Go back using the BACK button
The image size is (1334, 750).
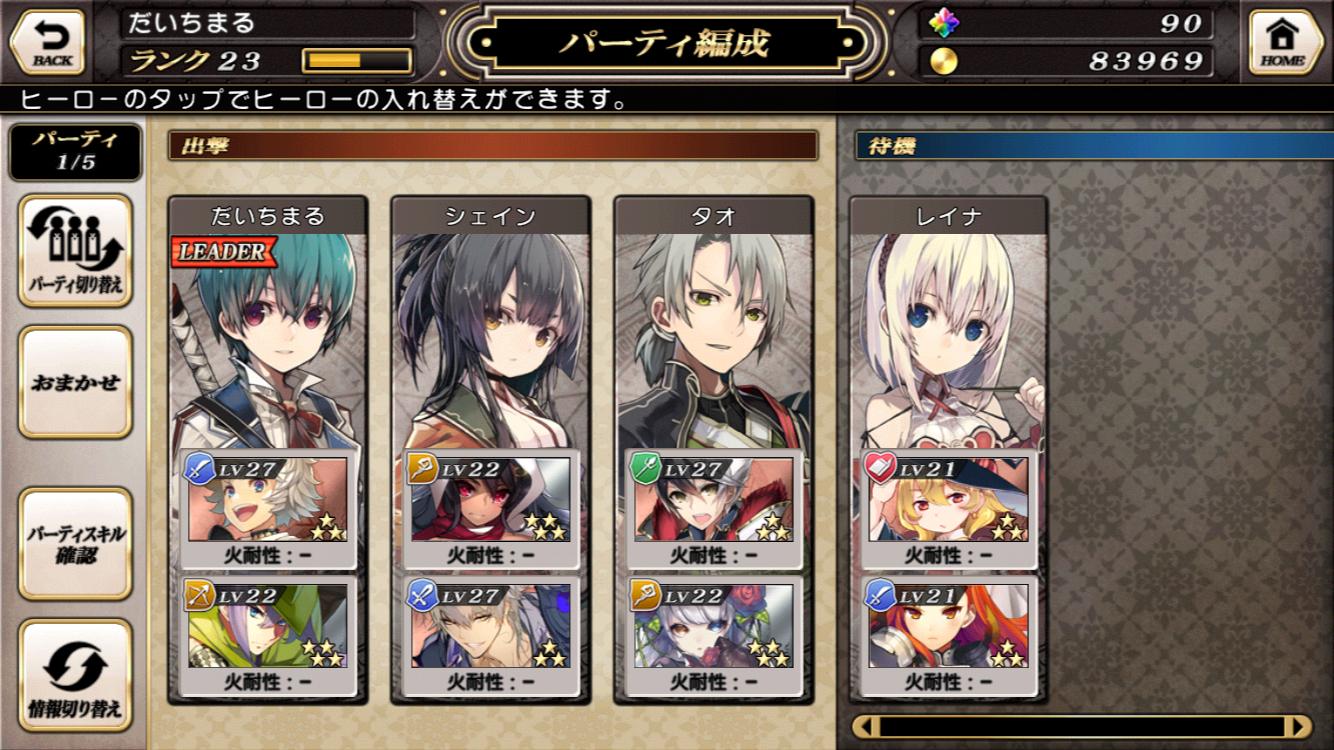47,42
